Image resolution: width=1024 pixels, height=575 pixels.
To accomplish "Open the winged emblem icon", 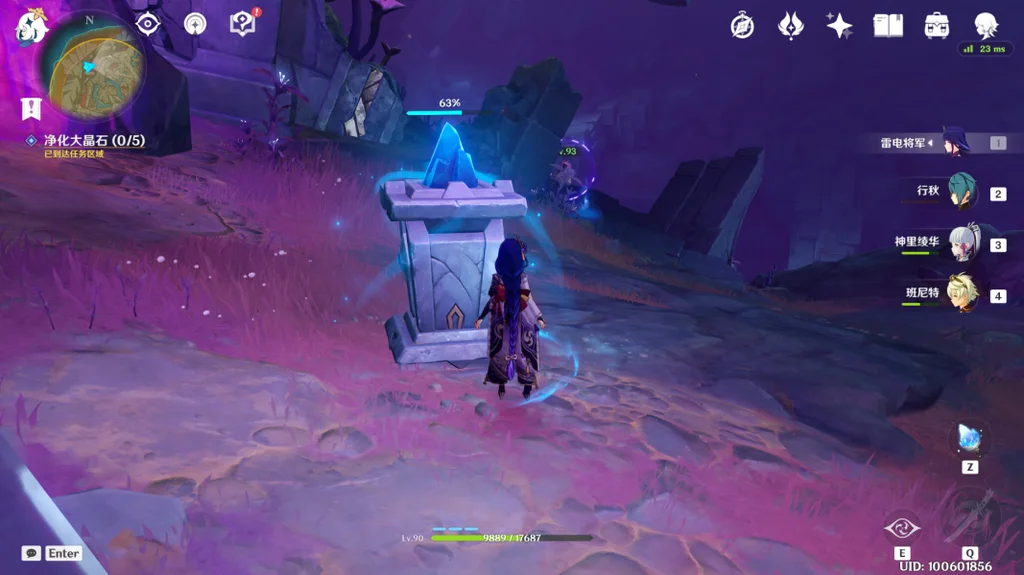I will pyautogui.click(x=790, y=26).
